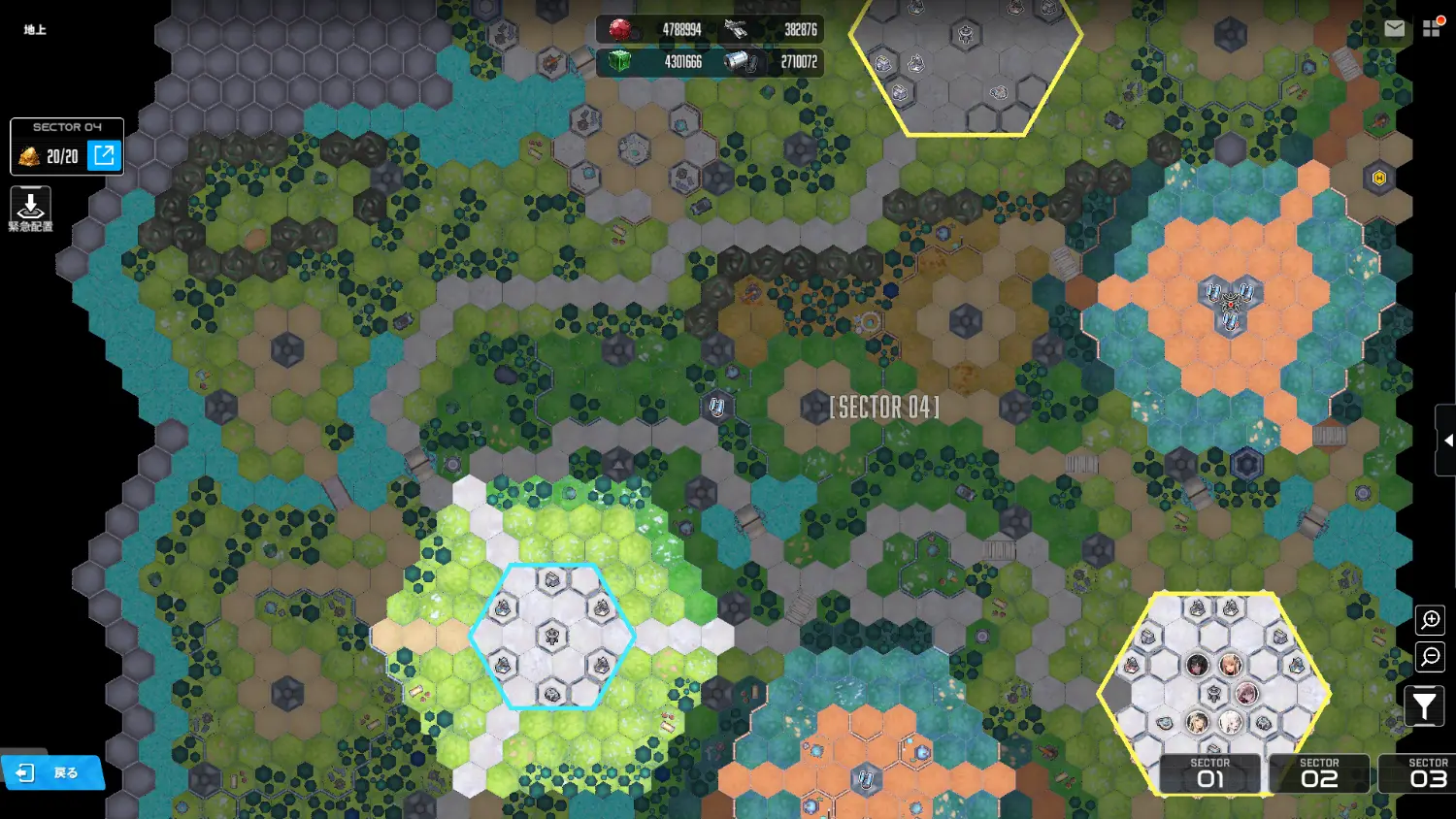This screenshot has width=1456, height=819.
Task: Open the mail inbox icon
Action: [1394, 29]
